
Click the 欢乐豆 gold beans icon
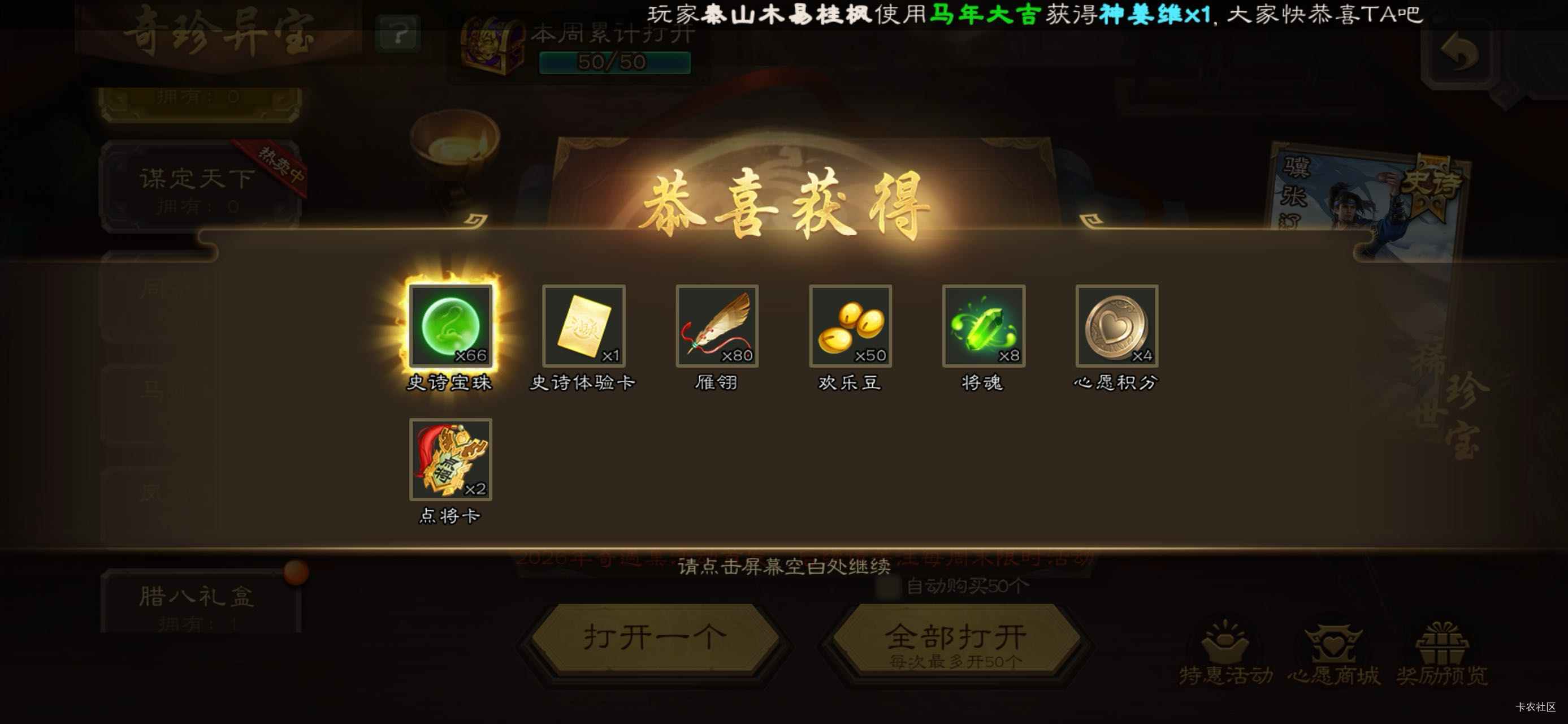click(848, 326)
